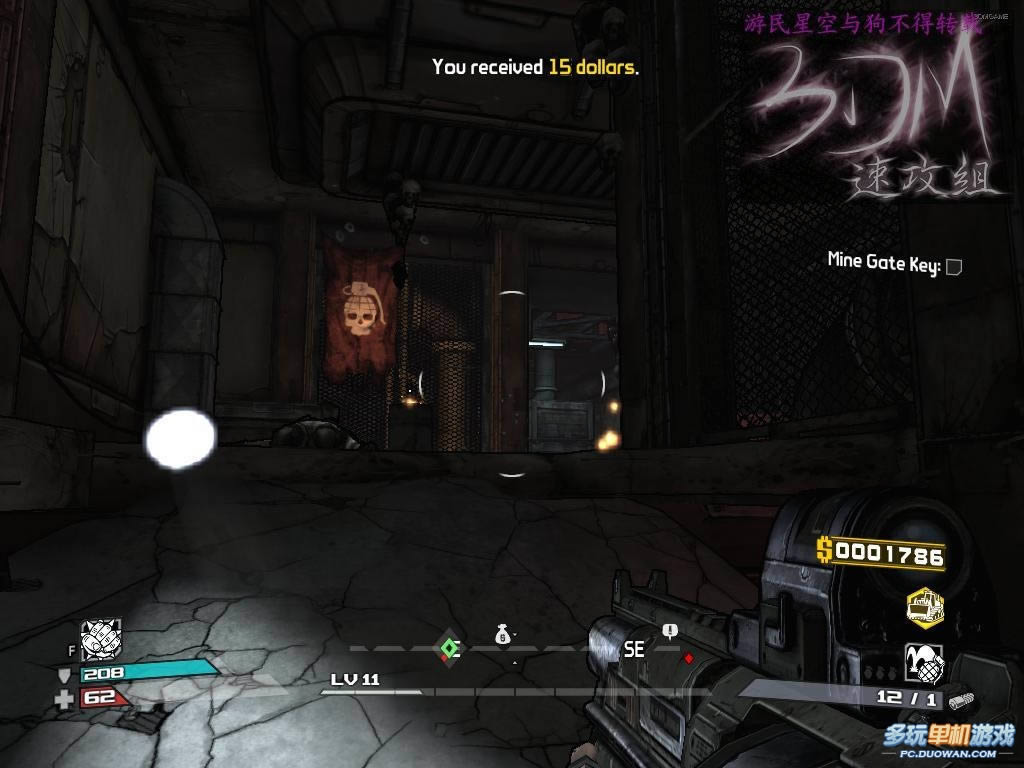Click the exclamation mark compass marker
Image resolution: width=1024 pixels, height=768 pixels.
[x=669, y=631]
